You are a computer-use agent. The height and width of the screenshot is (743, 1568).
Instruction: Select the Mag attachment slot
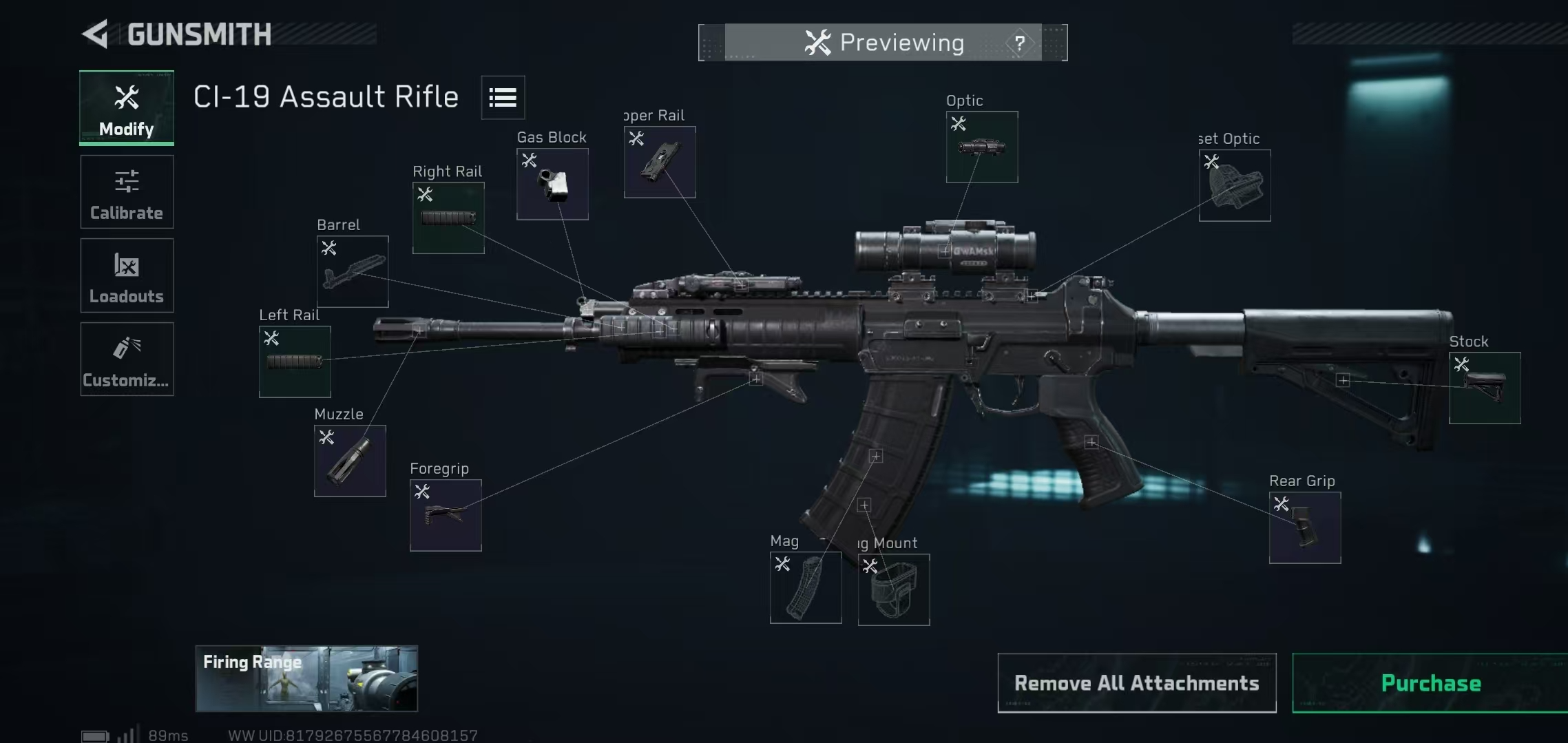click(806, 587)
